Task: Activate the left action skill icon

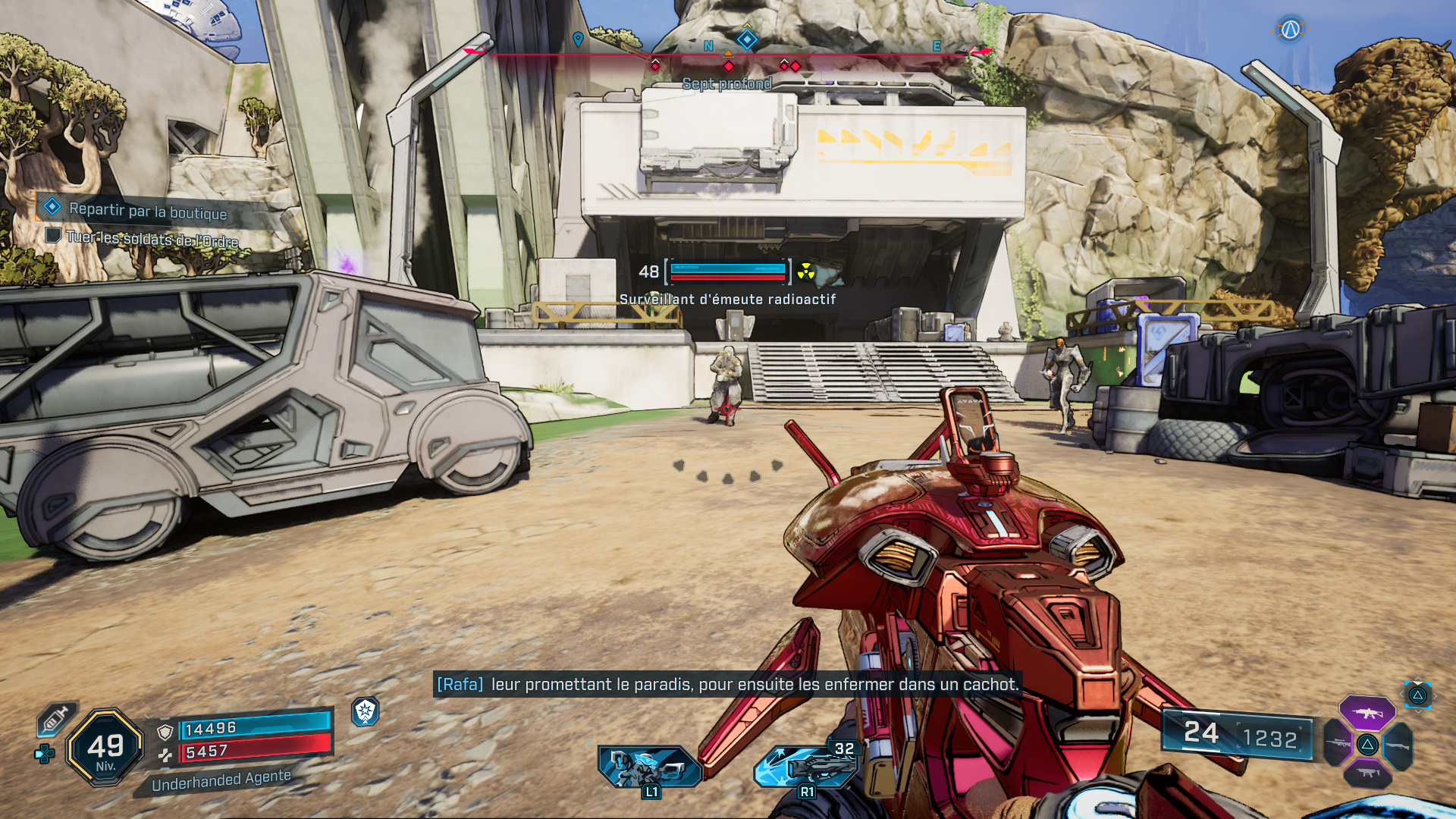Action: coord(650,767)
